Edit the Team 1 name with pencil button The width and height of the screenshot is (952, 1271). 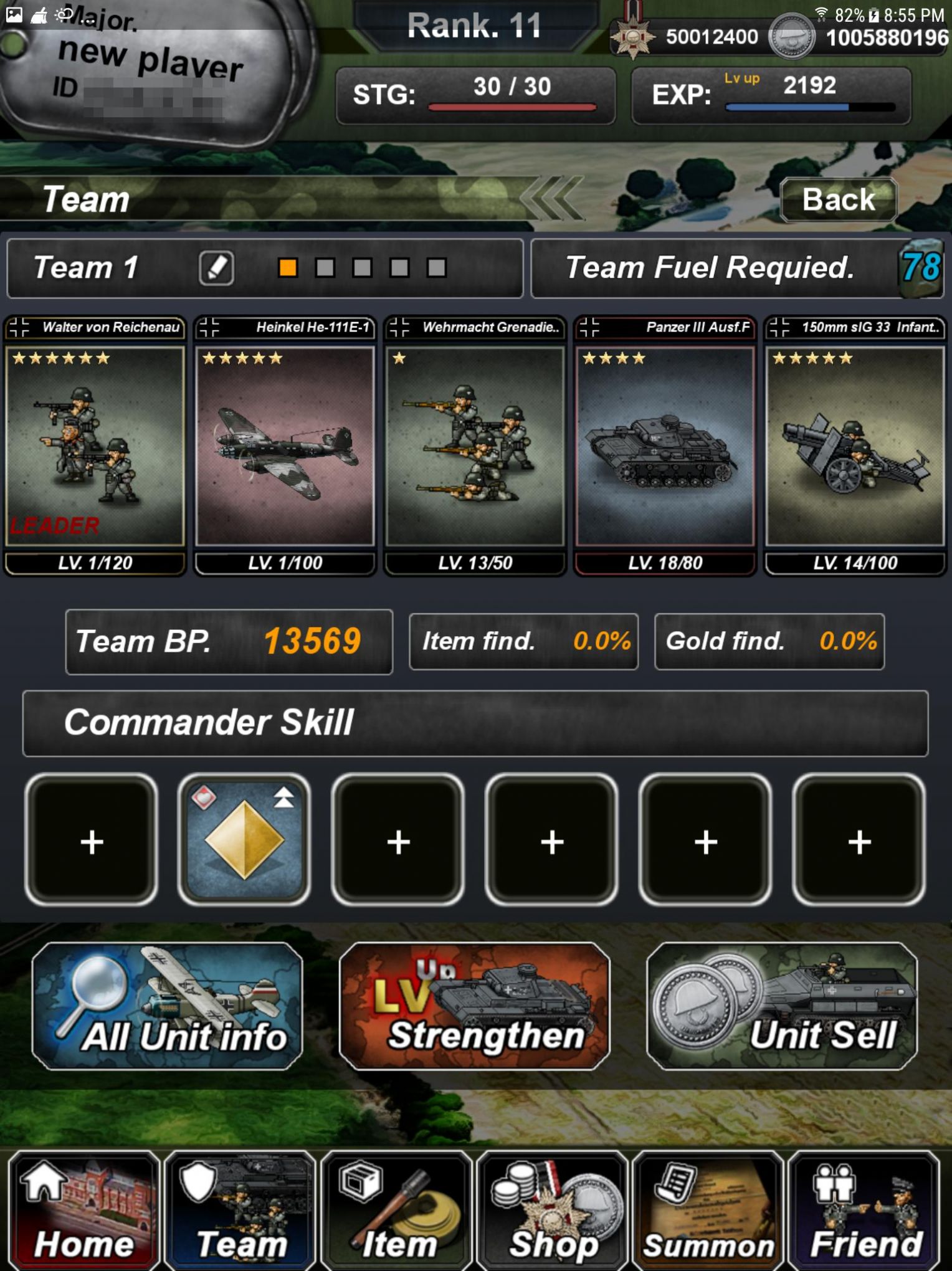[216, 267]
